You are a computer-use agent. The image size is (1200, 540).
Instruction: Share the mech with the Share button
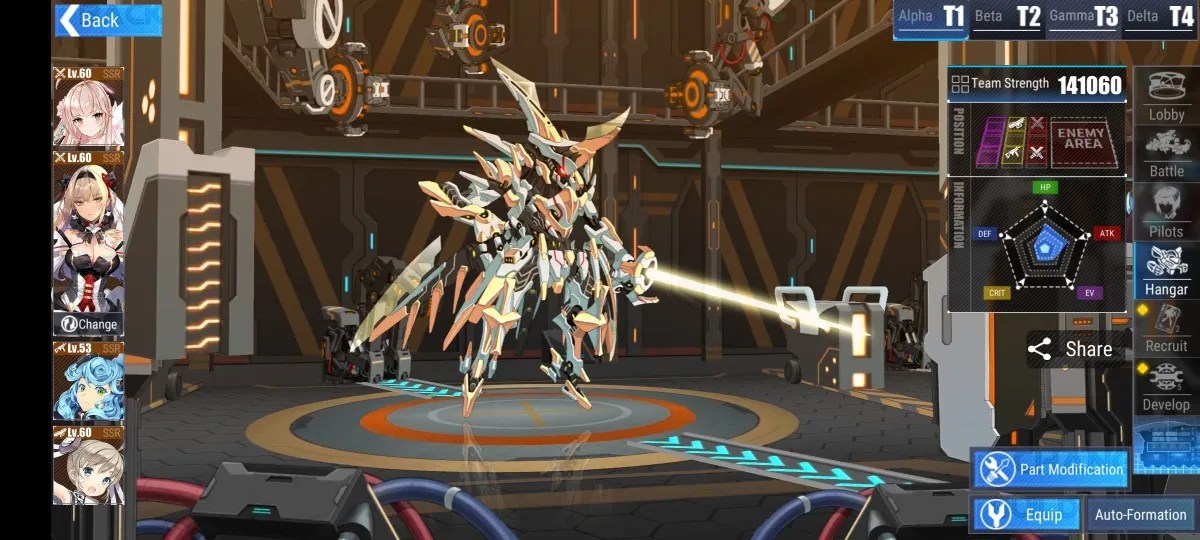point(1070,349)
